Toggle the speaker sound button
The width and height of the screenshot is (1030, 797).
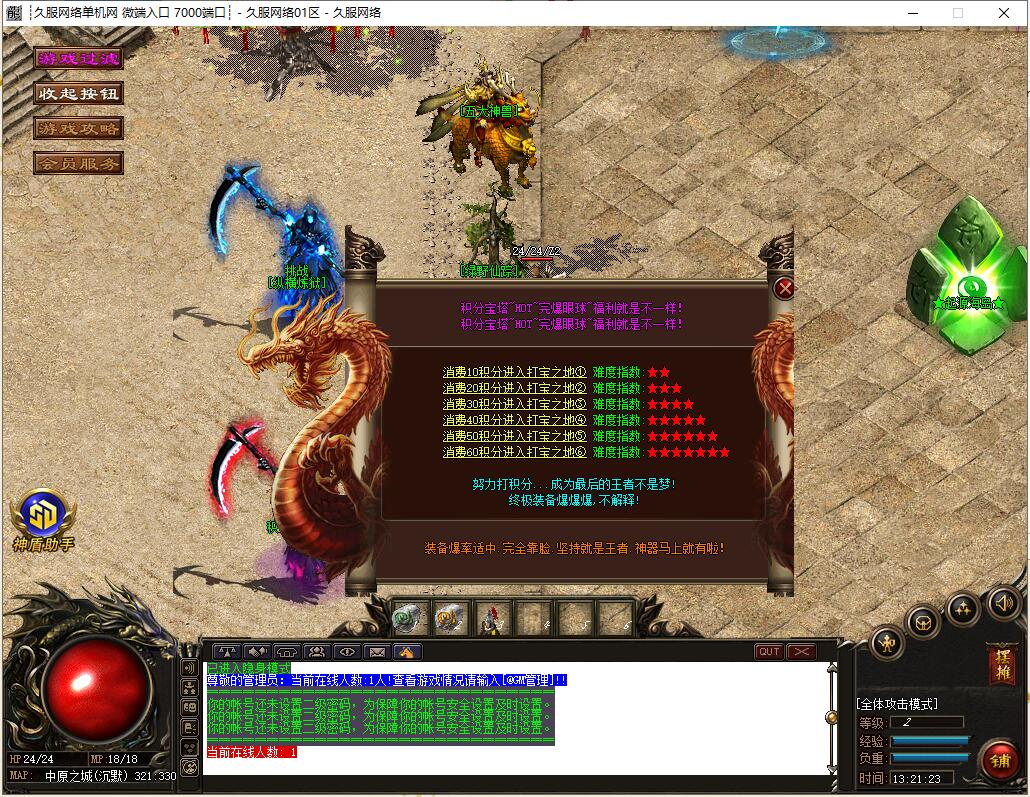[1003, 602]
